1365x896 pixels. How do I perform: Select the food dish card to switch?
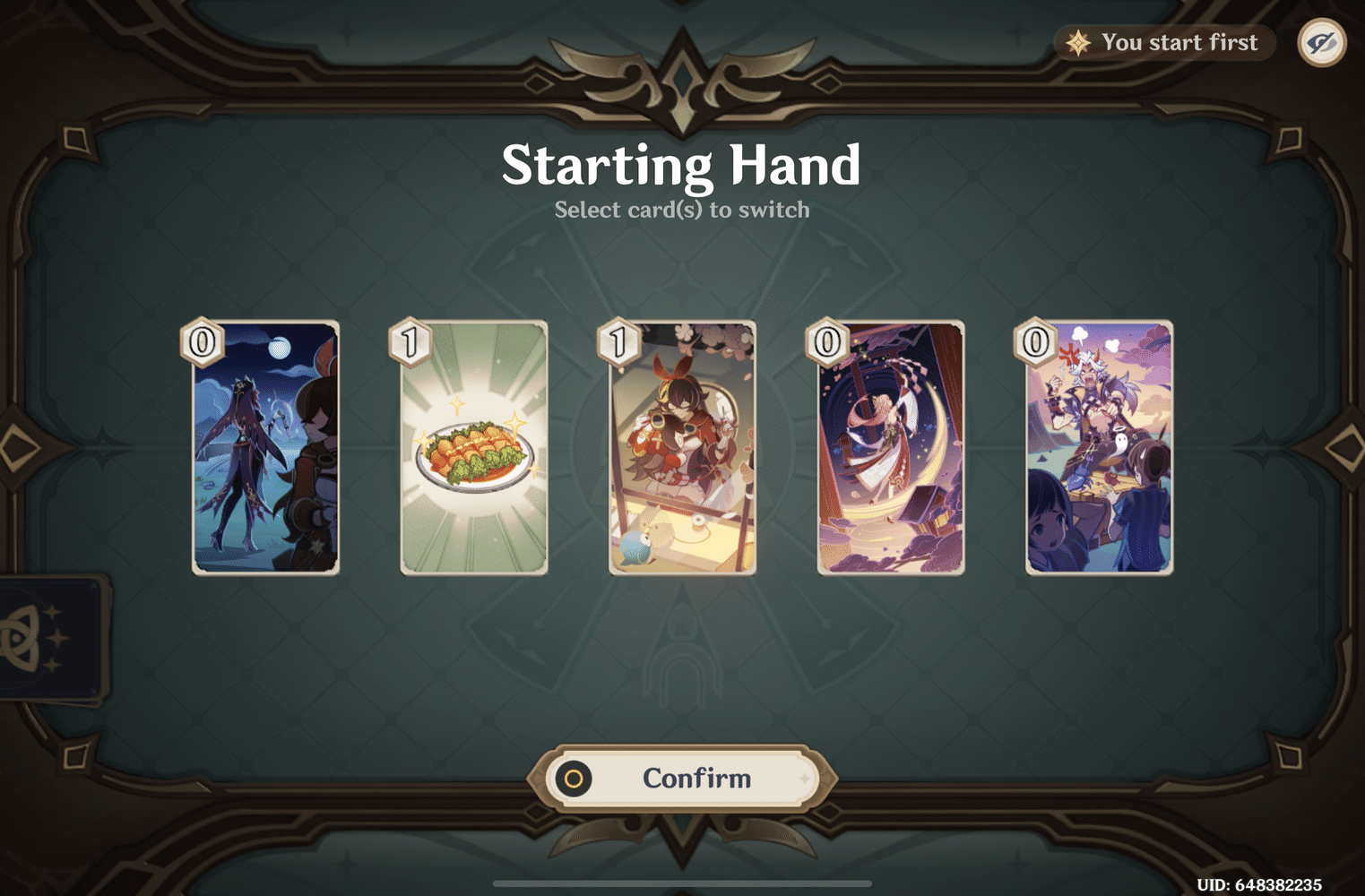click(x=473, y=448)
